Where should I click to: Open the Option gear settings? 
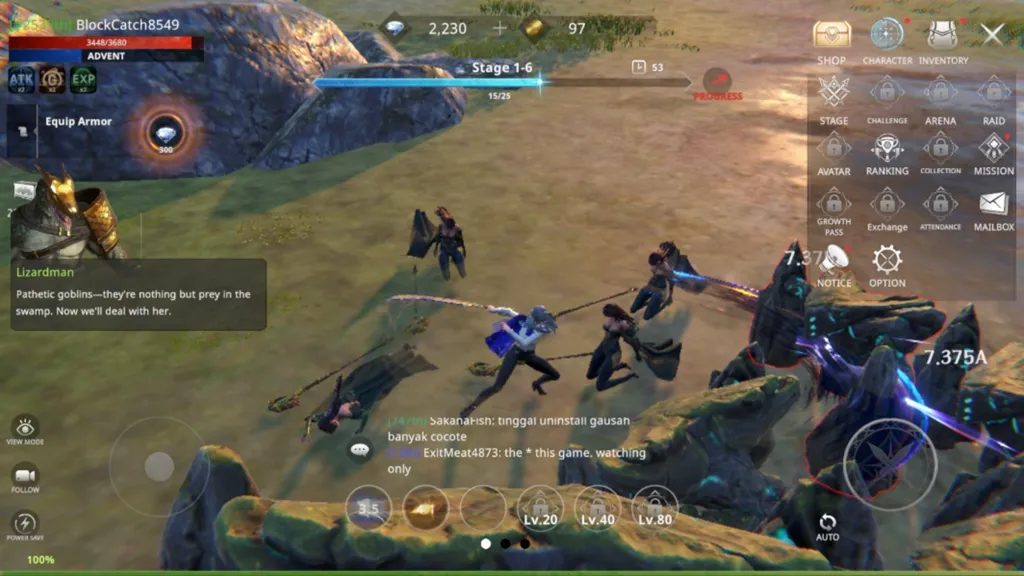click(x=887, y=262)
